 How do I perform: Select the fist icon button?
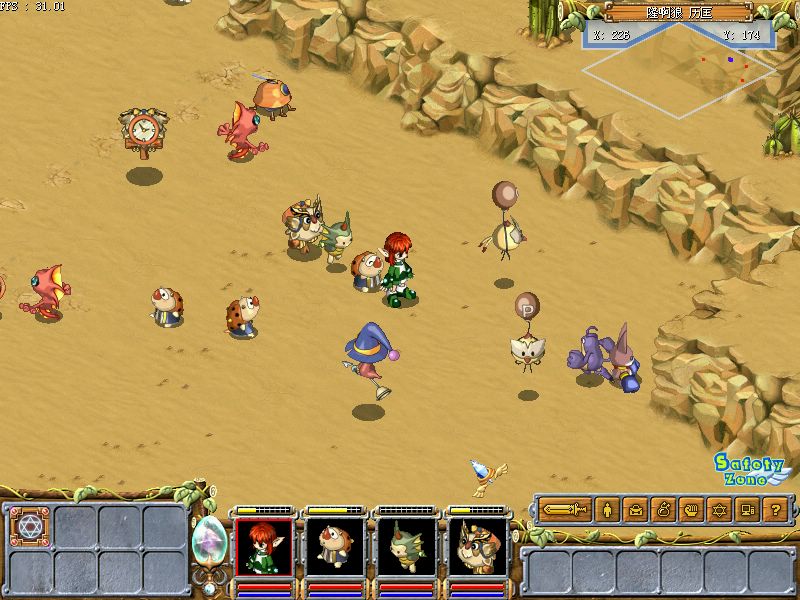tap(691, 510)
